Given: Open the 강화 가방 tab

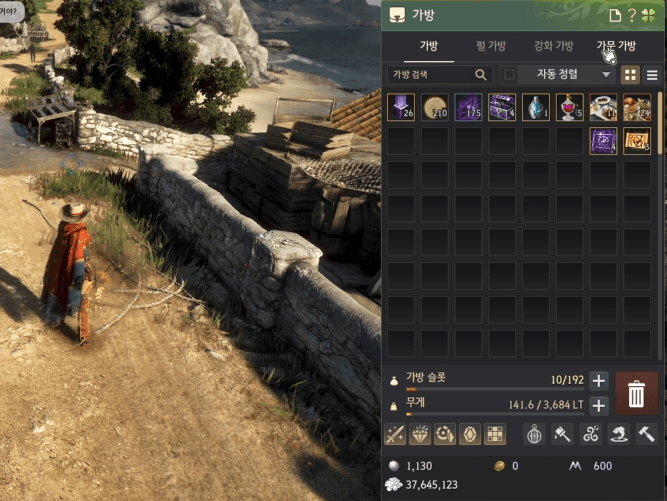Looking at the screenshot, I should pyautogui.click(x=553, y=46).
